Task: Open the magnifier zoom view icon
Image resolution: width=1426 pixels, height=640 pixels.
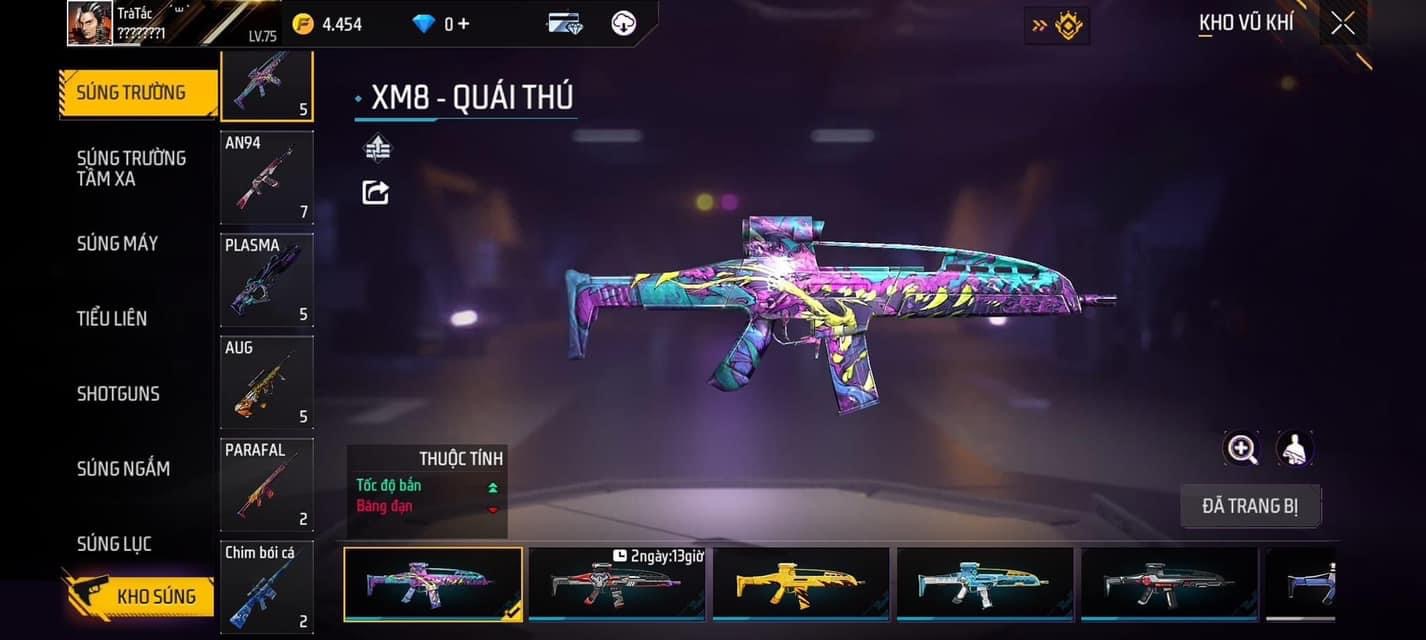Action: pyautogui.click(x=1242, y=449)
